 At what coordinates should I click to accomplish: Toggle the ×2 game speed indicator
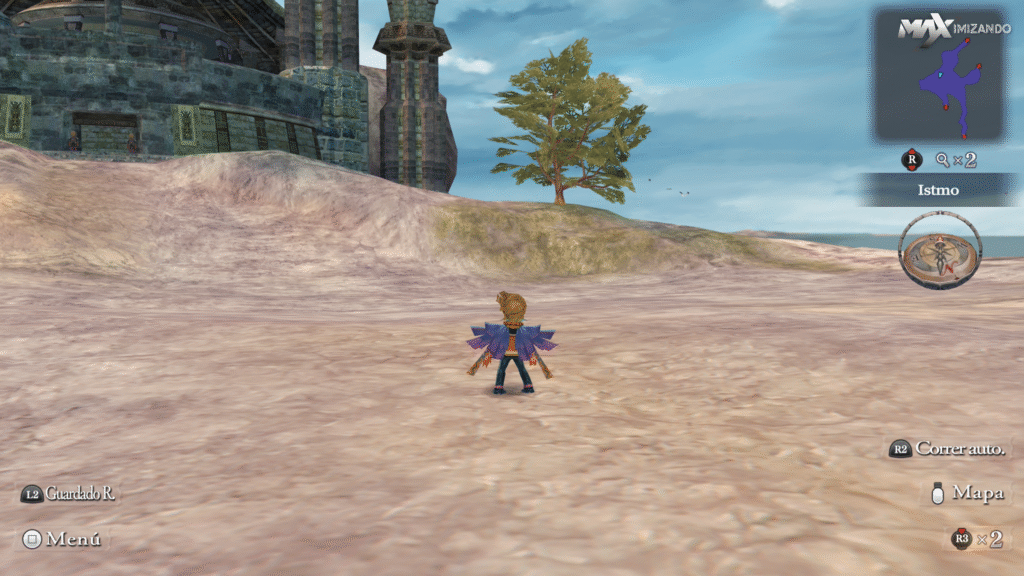977,539
